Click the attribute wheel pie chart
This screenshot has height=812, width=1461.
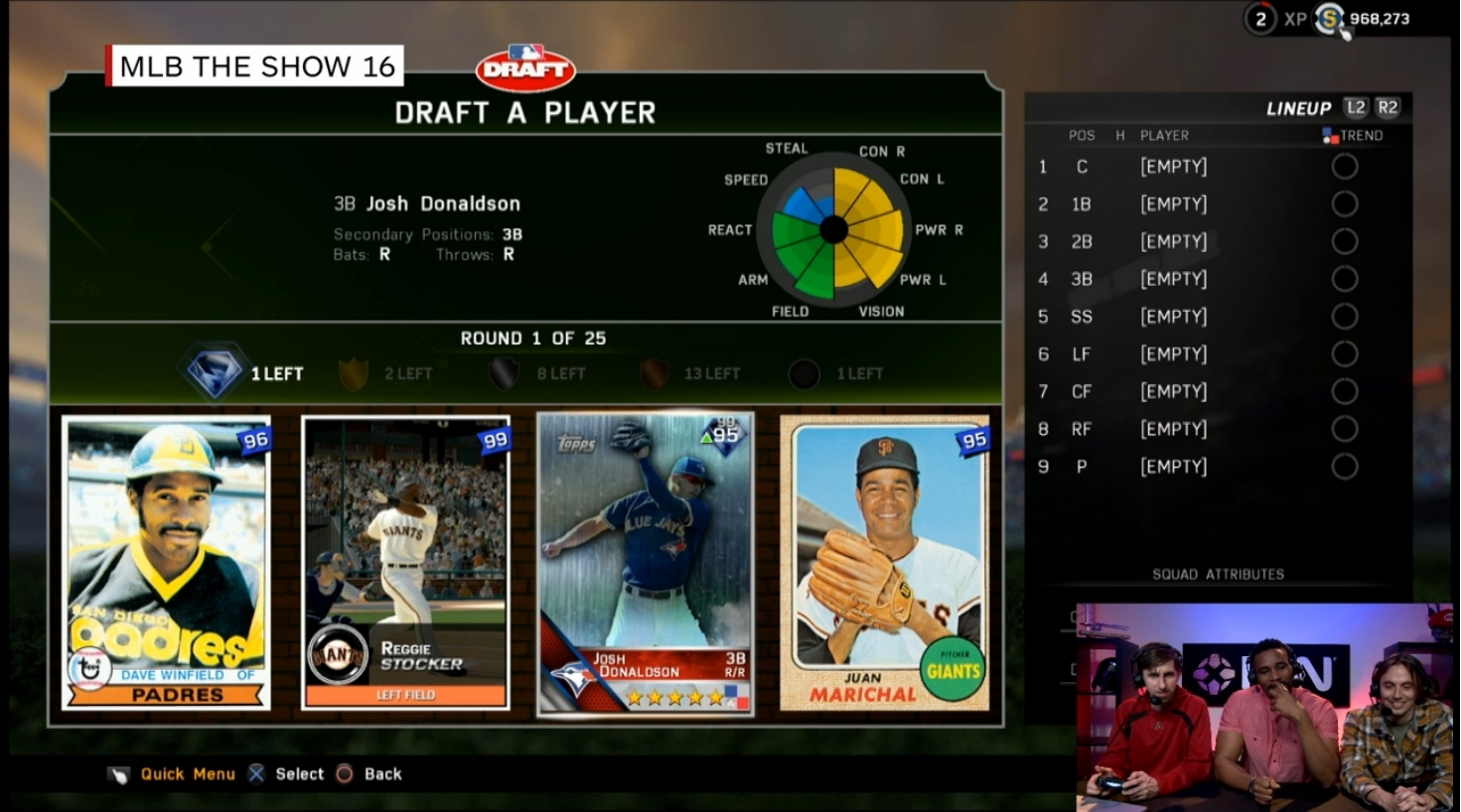[x=832, y=230]
